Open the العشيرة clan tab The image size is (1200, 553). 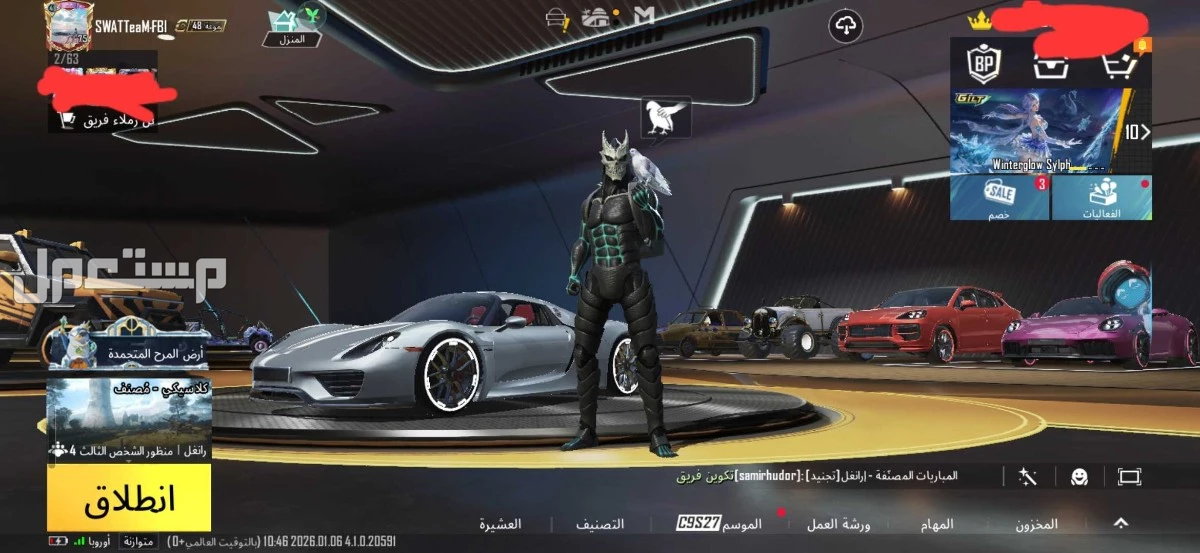click(x=500, y=524)
